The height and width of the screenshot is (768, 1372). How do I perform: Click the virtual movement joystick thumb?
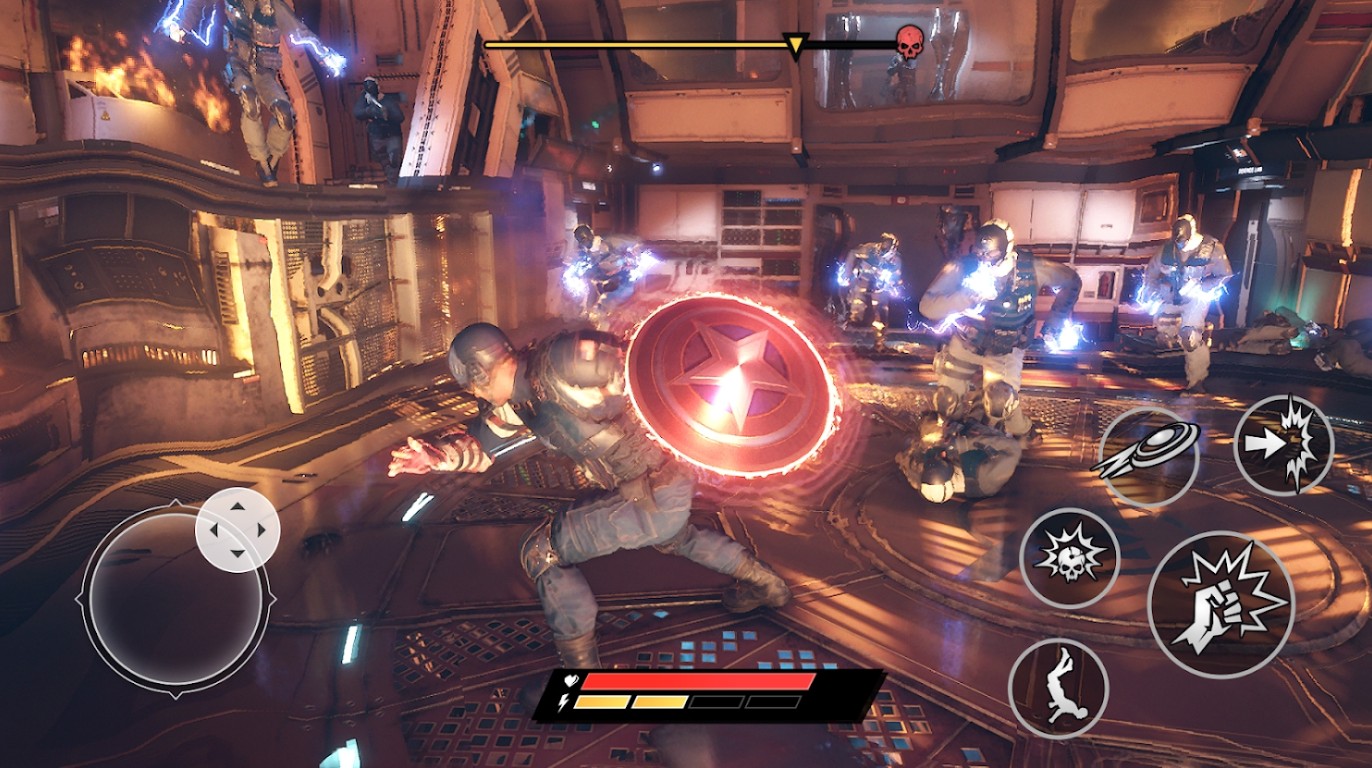coord(237,530)
